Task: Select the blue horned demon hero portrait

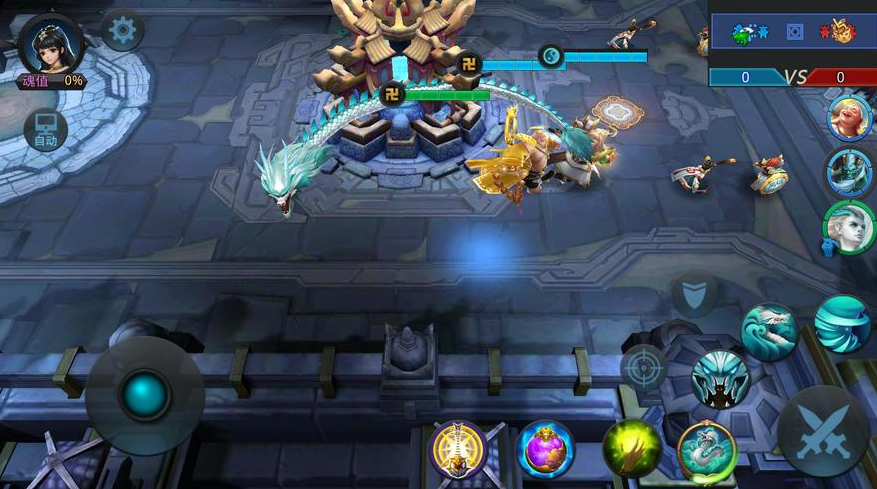Action: (x=850, y=172)
